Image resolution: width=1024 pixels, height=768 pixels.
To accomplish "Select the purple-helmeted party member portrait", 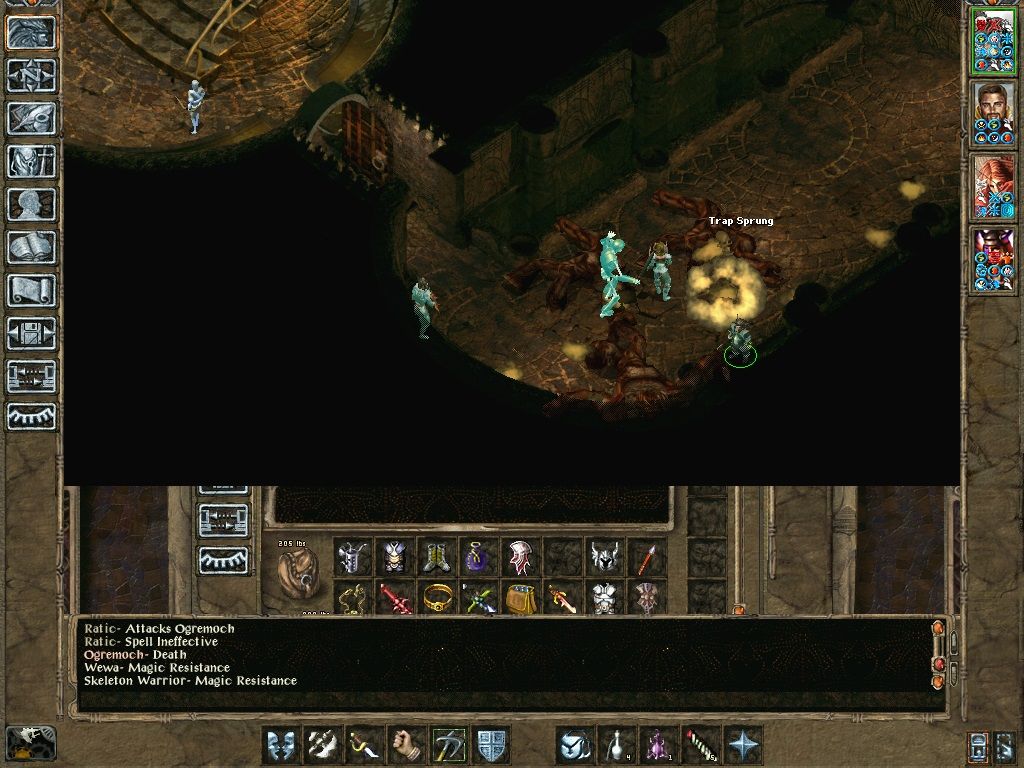I will (x=993, y=261).
